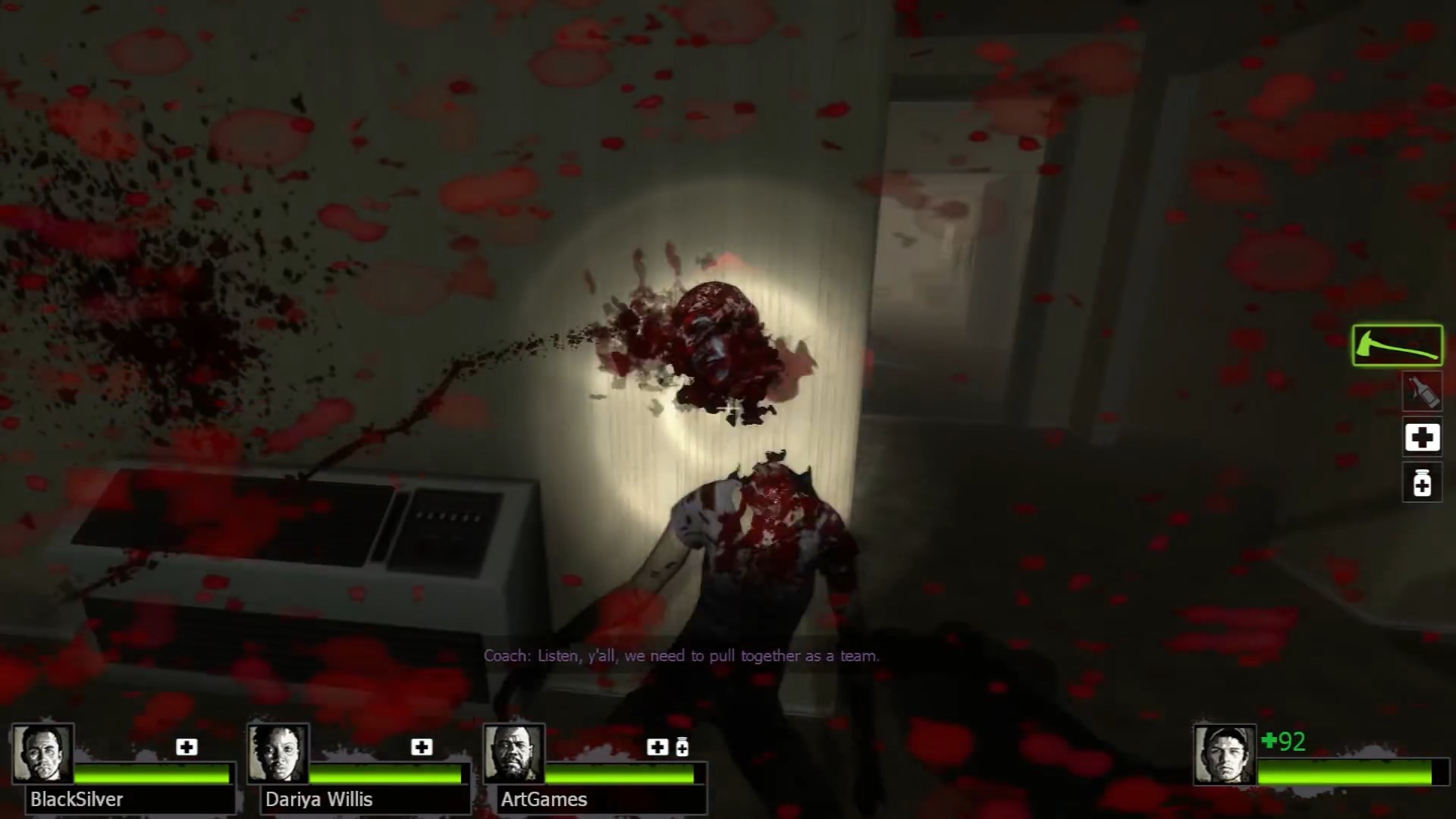Click the highlighted axe slot border
Screen dimensions: 1456x819
coord(1396,344)
